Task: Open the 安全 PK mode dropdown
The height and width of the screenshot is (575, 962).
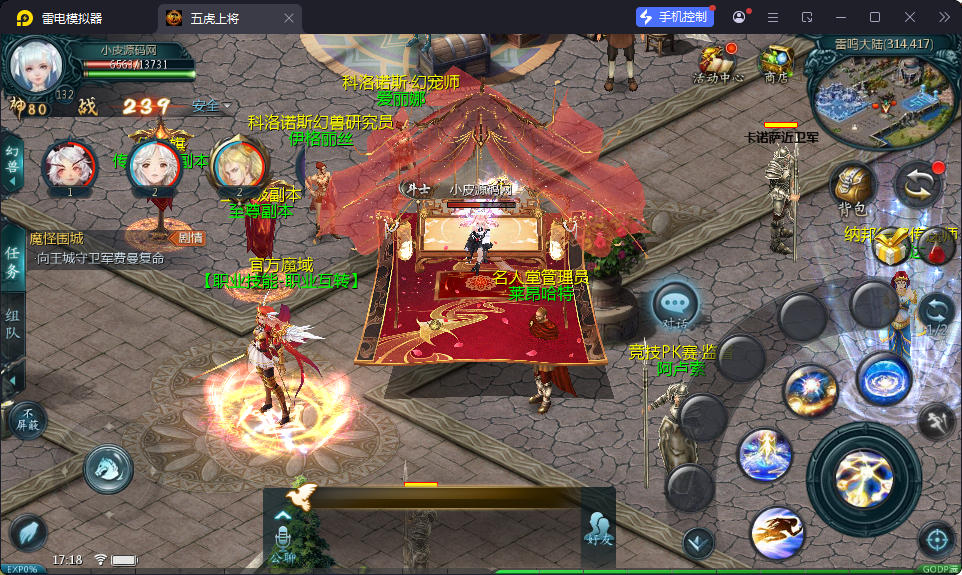Action: point(210,105)
